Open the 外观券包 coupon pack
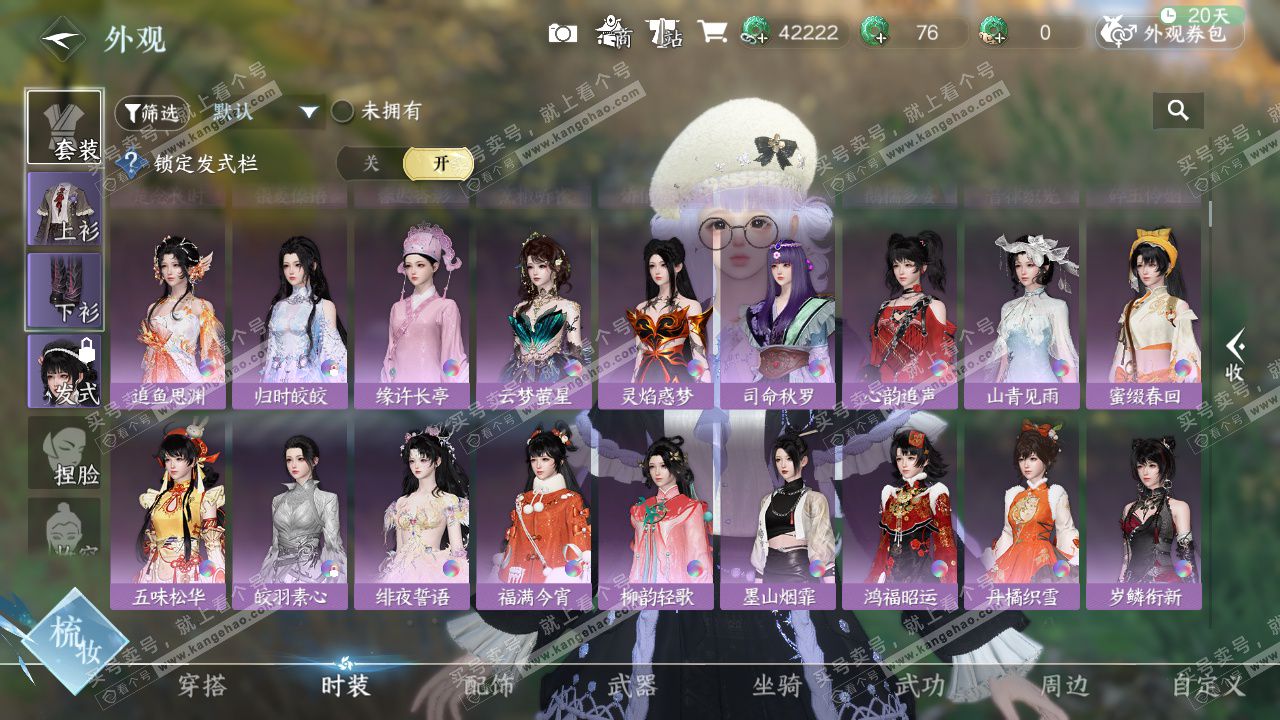The width and height of the screenshot is (1280, 720). 1170,33
